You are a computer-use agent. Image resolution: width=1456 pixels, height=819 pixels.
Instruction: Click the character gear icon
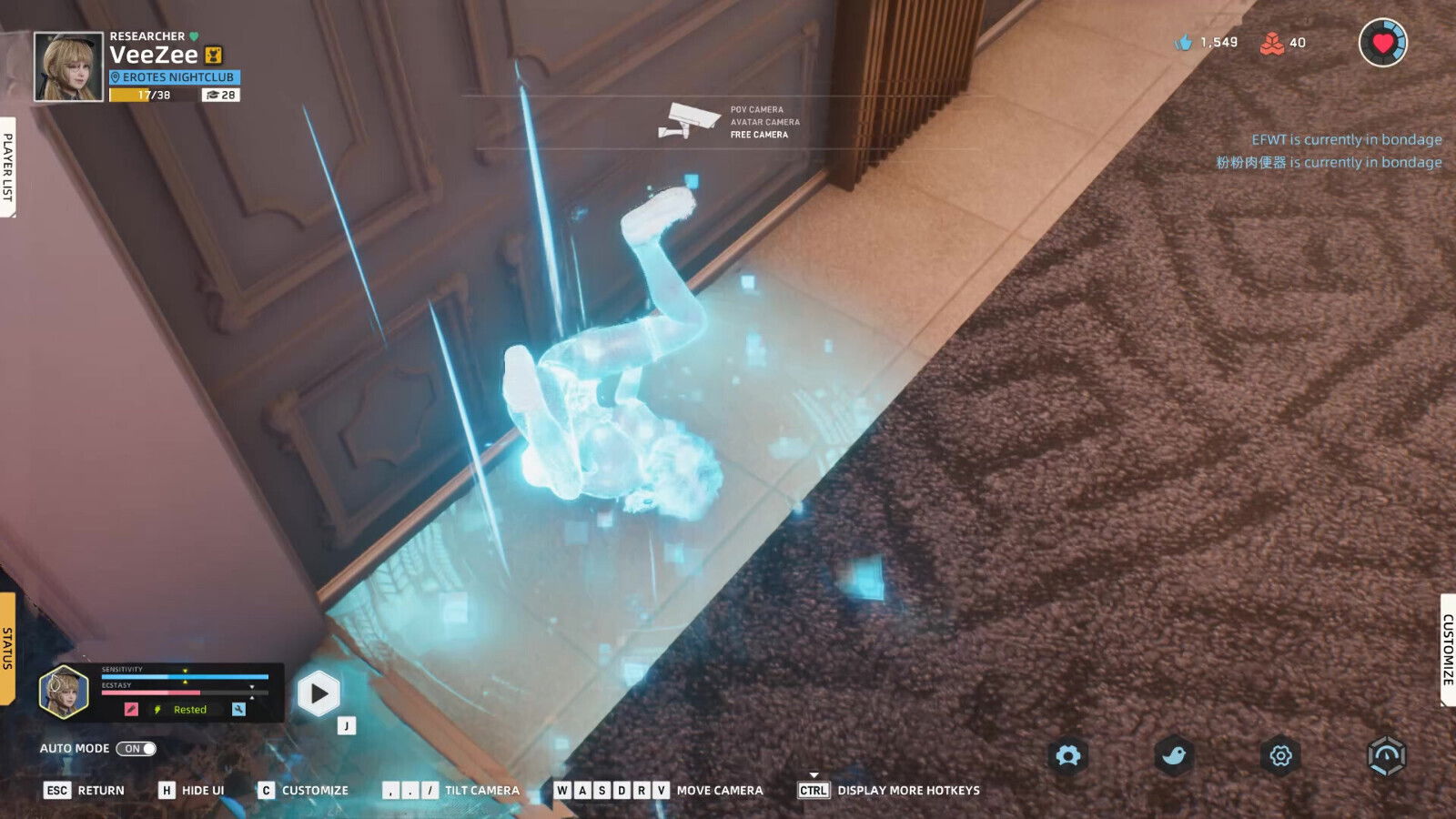click(x=1068, y=755)
